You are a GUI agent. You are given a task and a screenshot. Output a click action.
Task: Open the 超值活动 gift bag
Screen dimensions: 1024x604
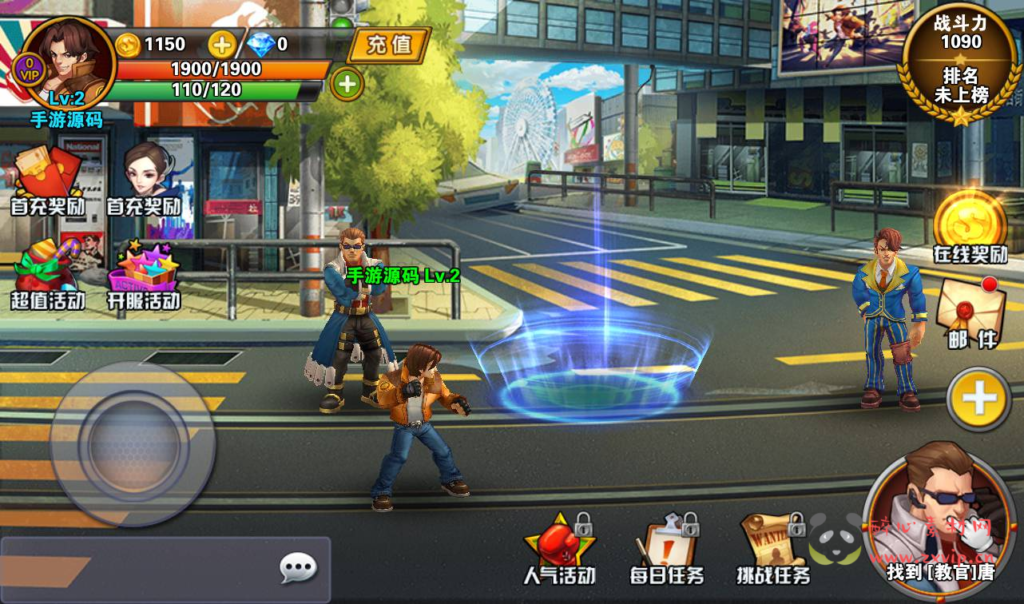[x=46, y=272]
